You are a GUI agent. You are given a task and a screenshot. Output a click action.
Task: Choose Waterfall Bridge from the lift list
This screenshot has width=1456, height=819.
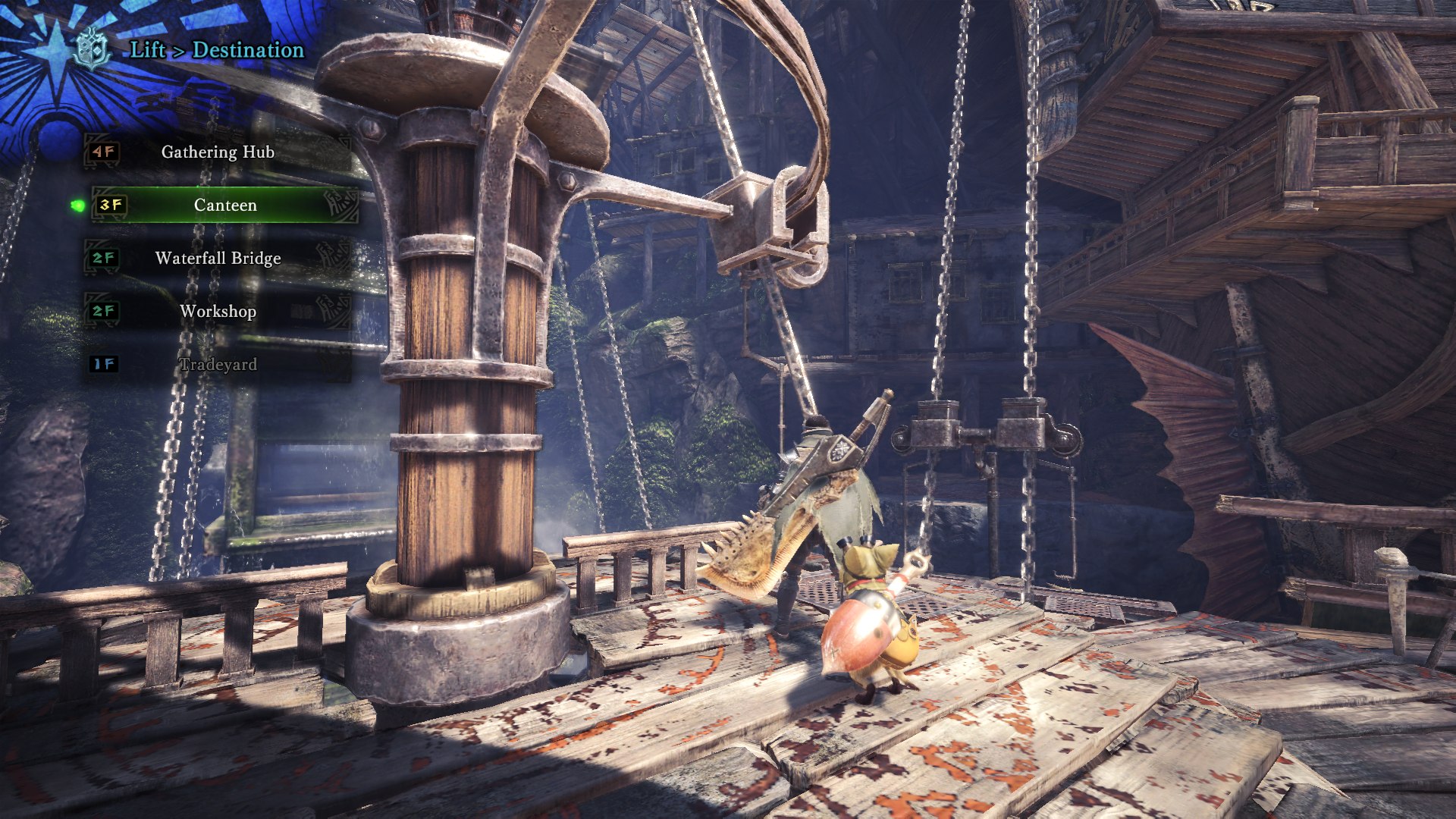coord(217,258)
